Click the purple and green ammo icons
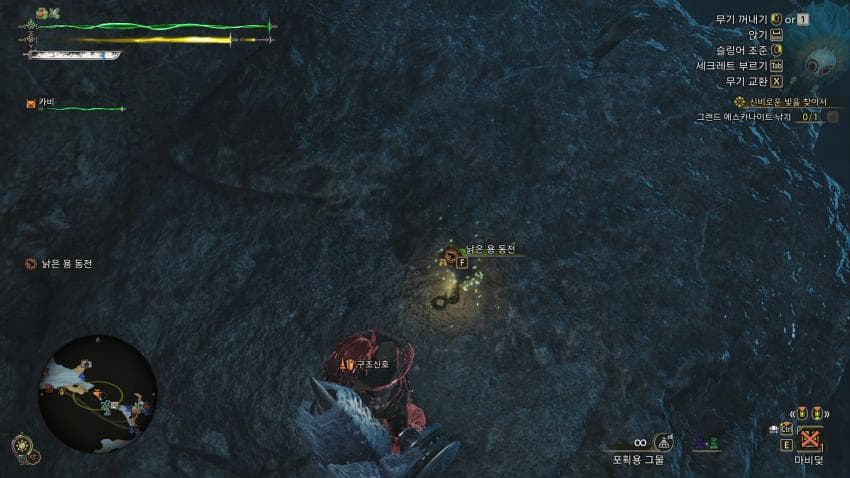This screenshot has width=850, height=478. 708,442
